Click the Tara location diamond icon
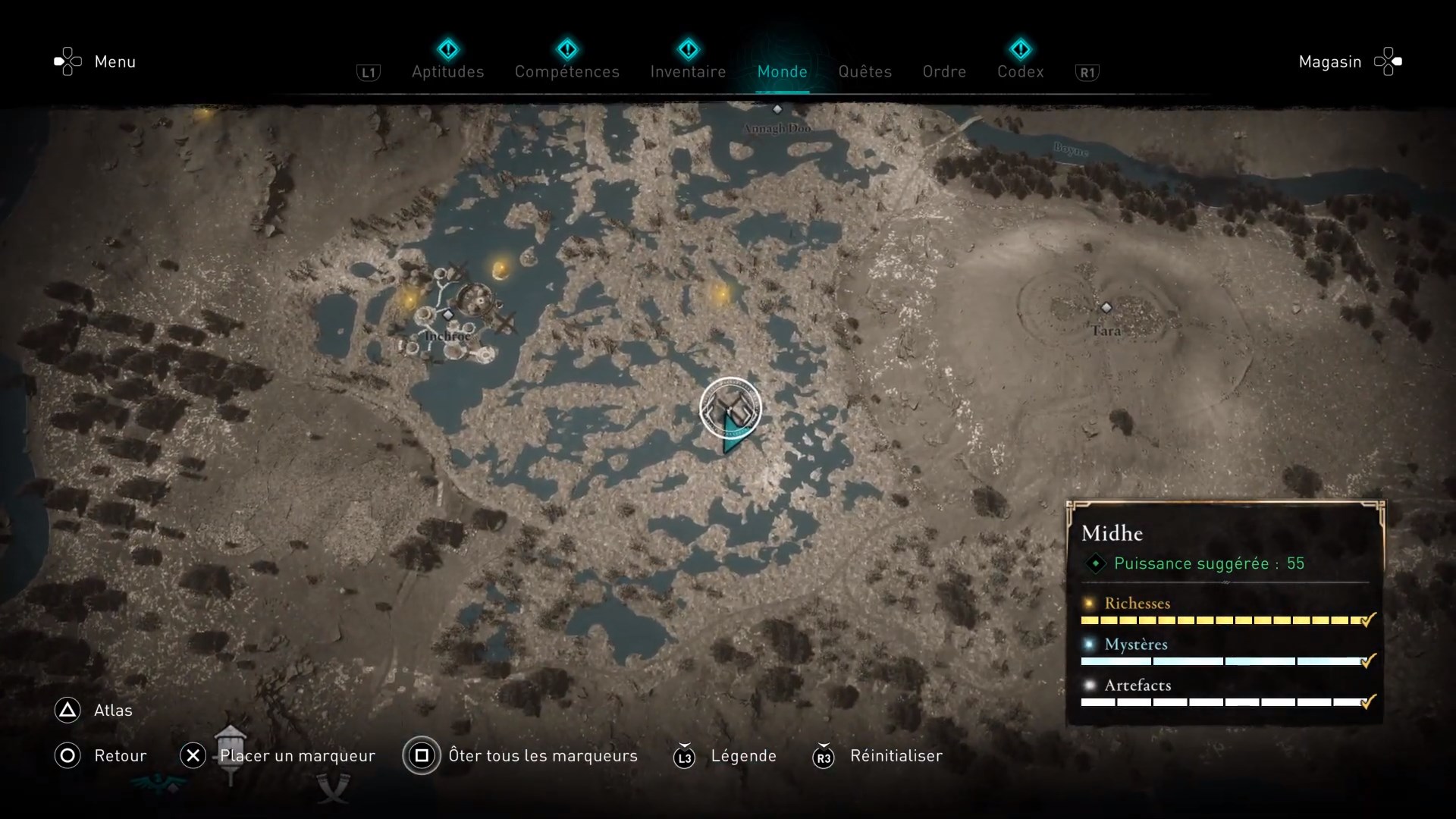This screenshot has width=1456, height=819. click(x=1106, y=308)
